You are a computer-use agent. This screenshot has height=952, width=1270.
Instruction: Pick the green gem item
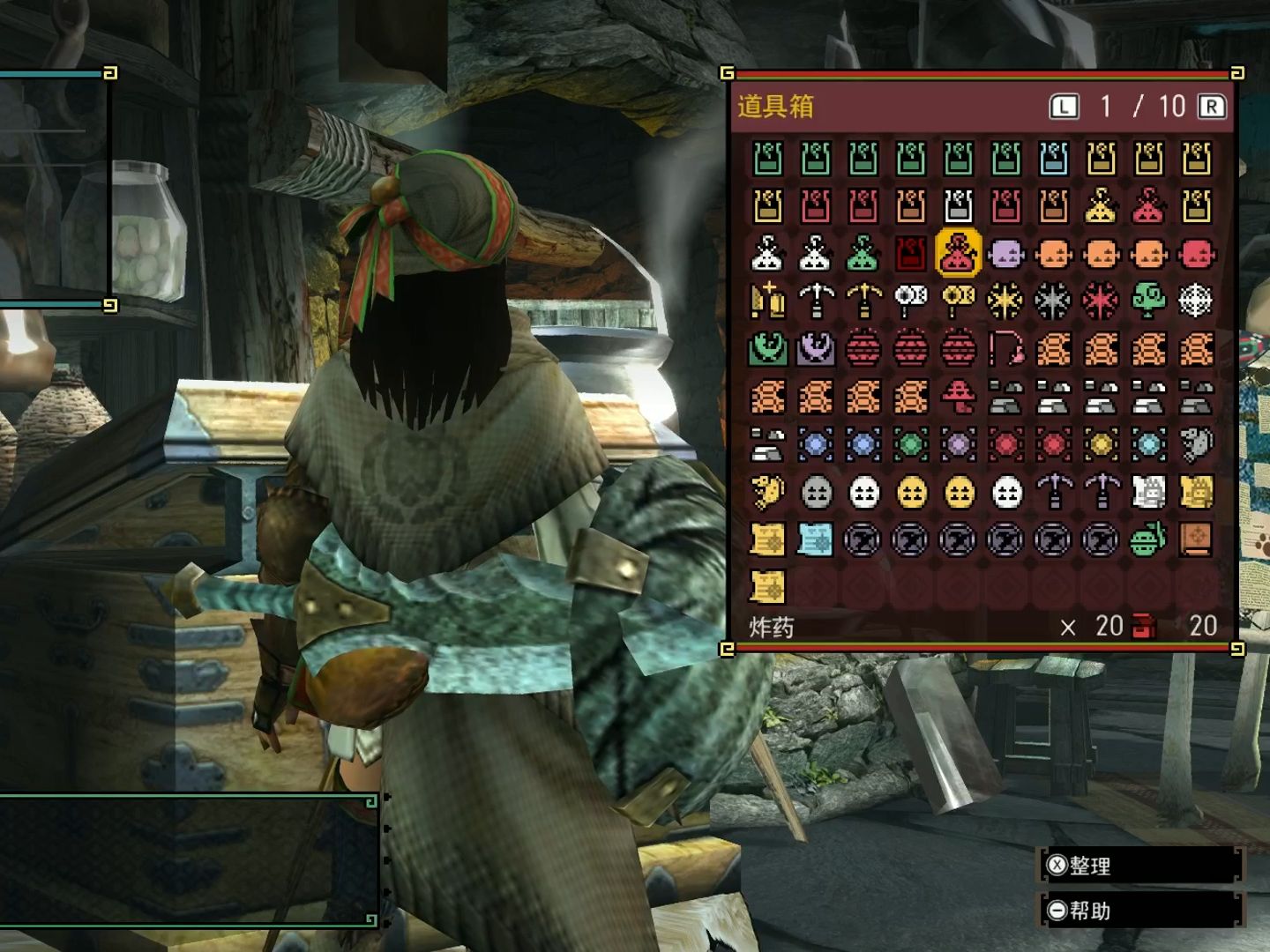pyautogui.click(x=910, y=444)
